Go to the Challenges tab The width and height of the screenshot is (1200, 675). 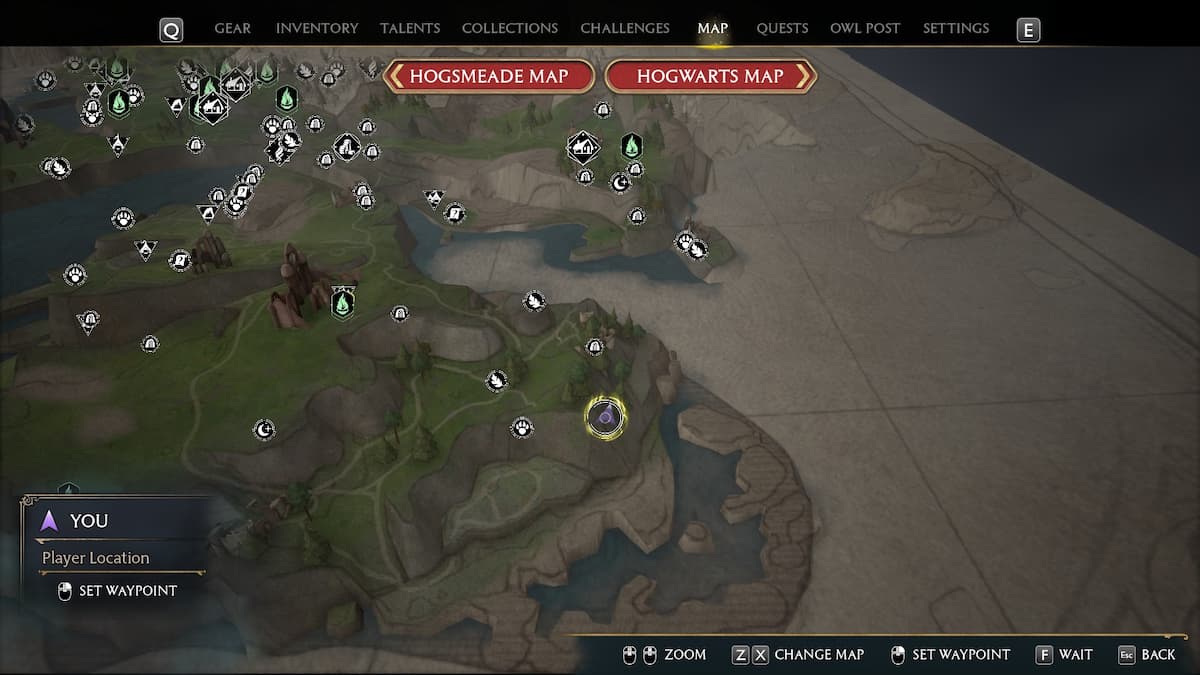625,28
